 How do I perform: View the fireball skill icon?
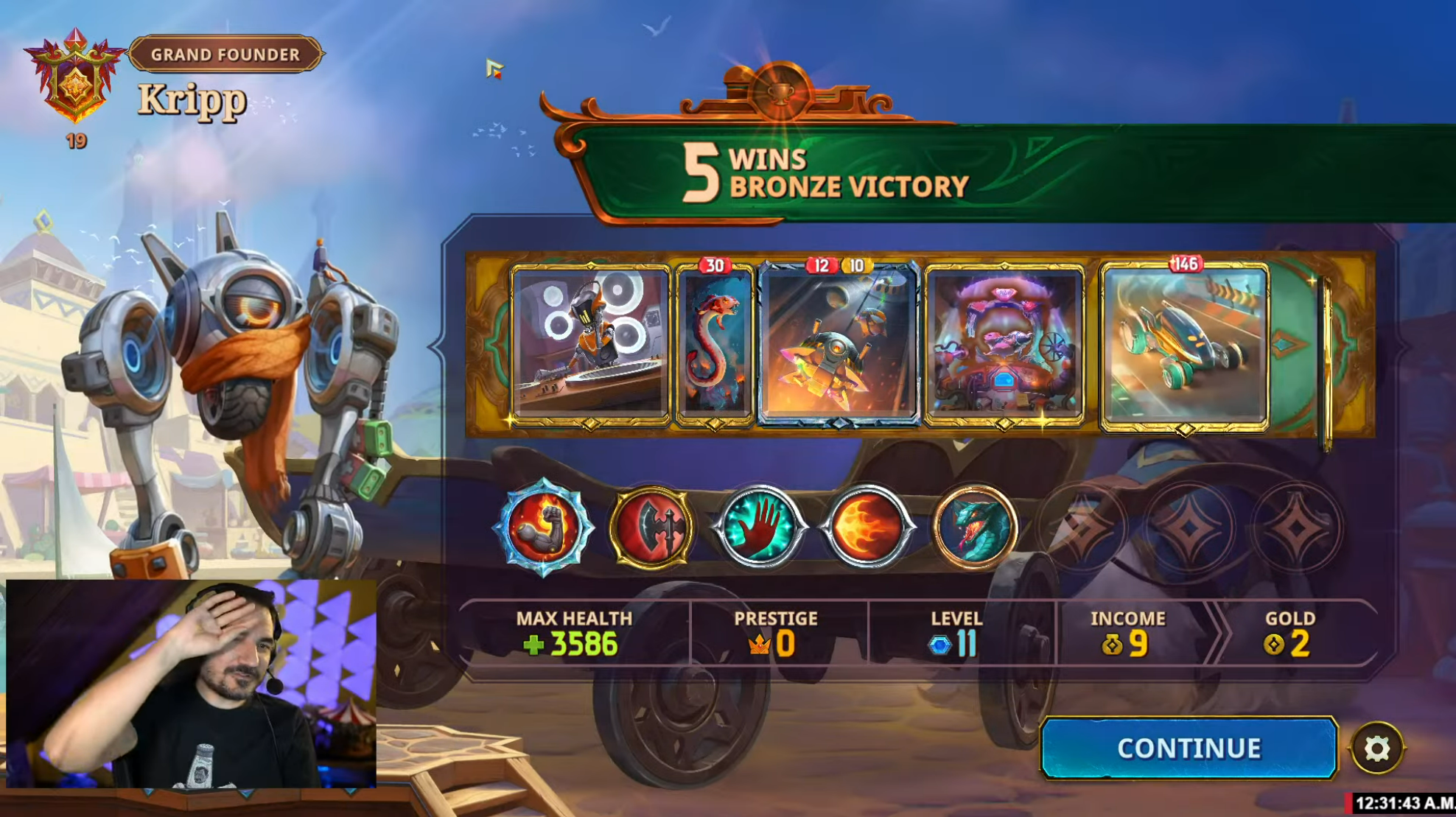[867, 527]
